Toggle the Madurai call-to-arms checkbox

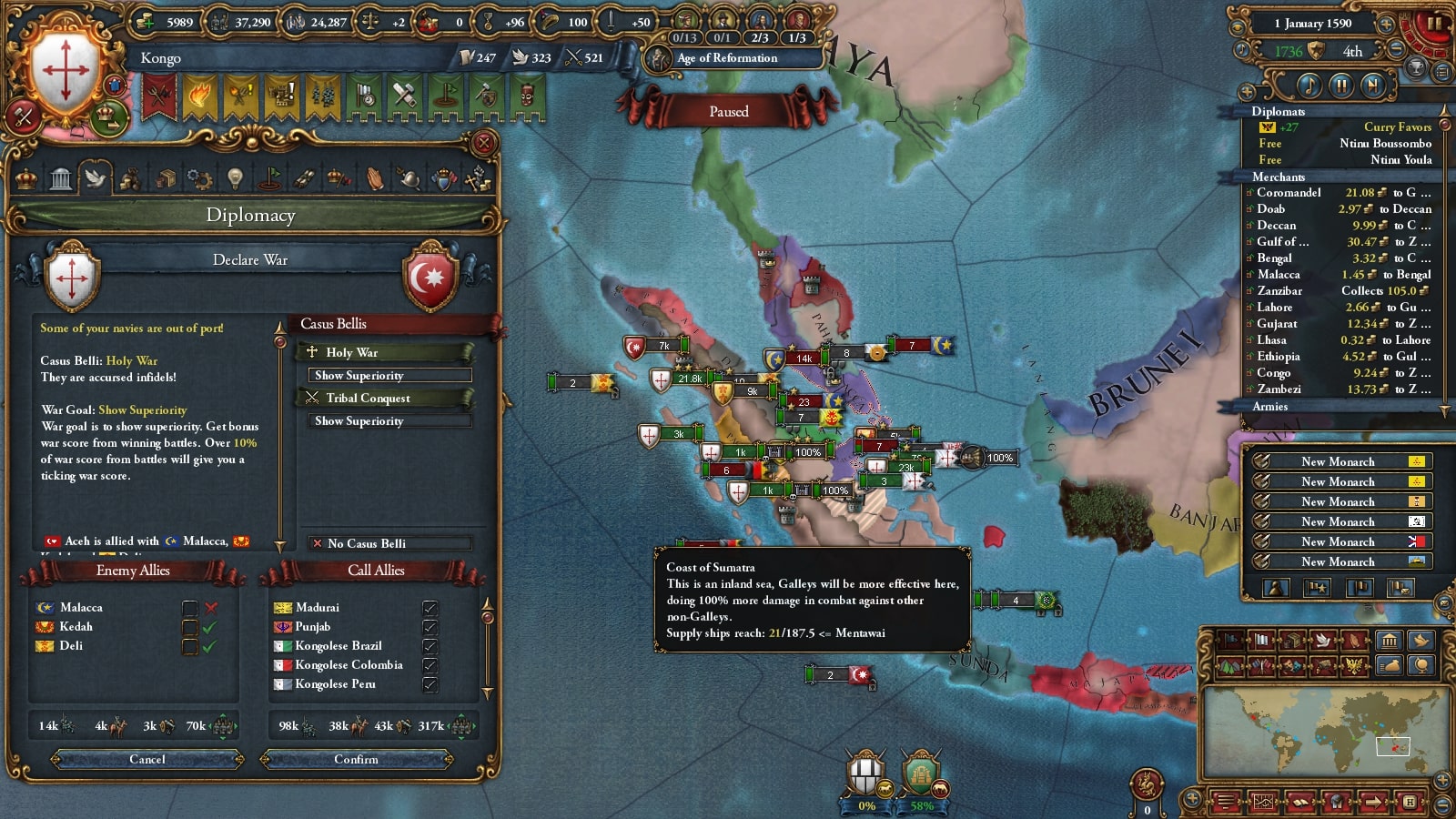430,608
